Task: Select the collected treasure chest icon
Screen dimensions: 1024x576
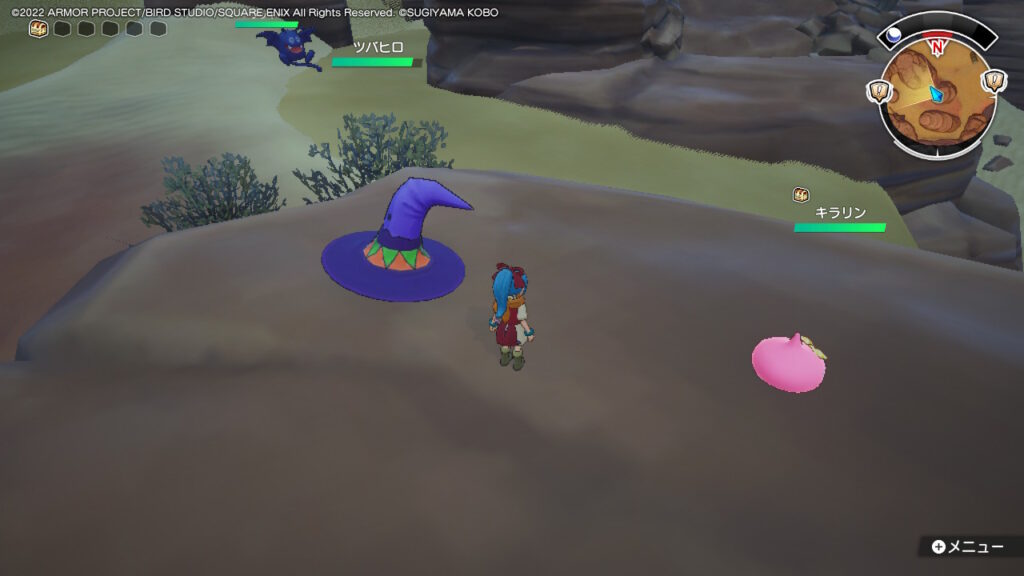Action: [38, 28]
